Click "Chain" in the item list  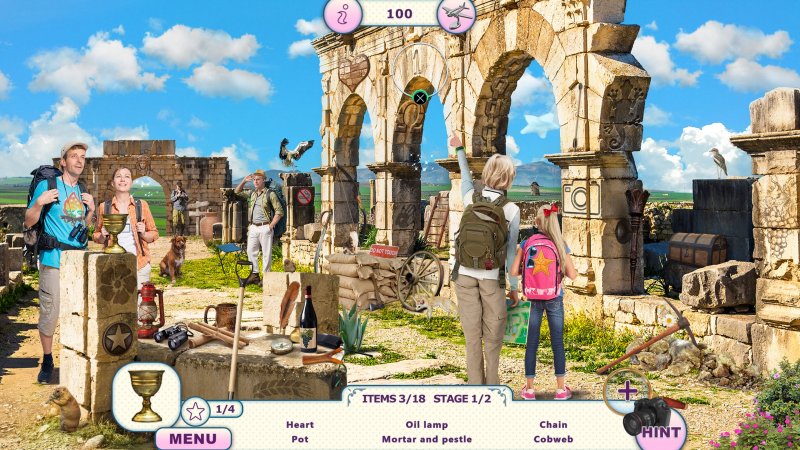click(553, 425)
